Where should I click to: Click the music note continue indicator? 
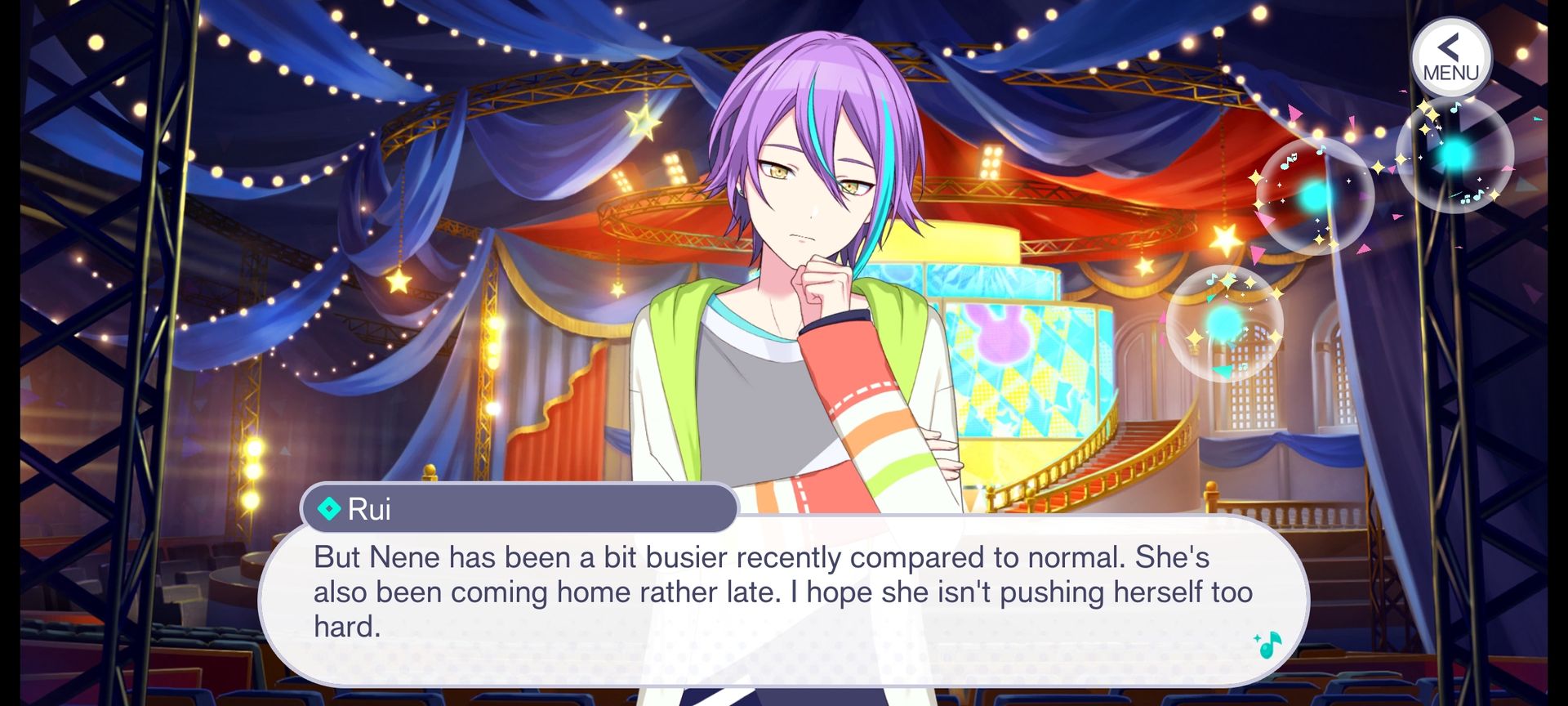(x=1267, y=645)
